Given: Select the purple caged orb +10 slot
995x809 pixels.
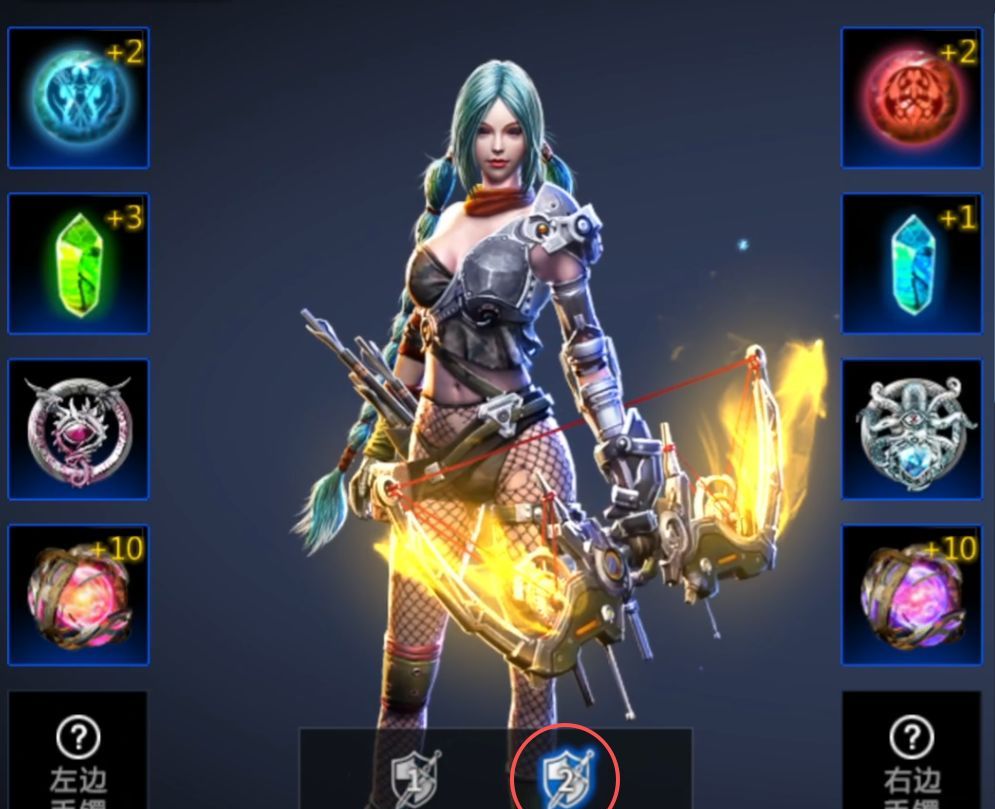Looking at the screenshot, I should point(911,596).
